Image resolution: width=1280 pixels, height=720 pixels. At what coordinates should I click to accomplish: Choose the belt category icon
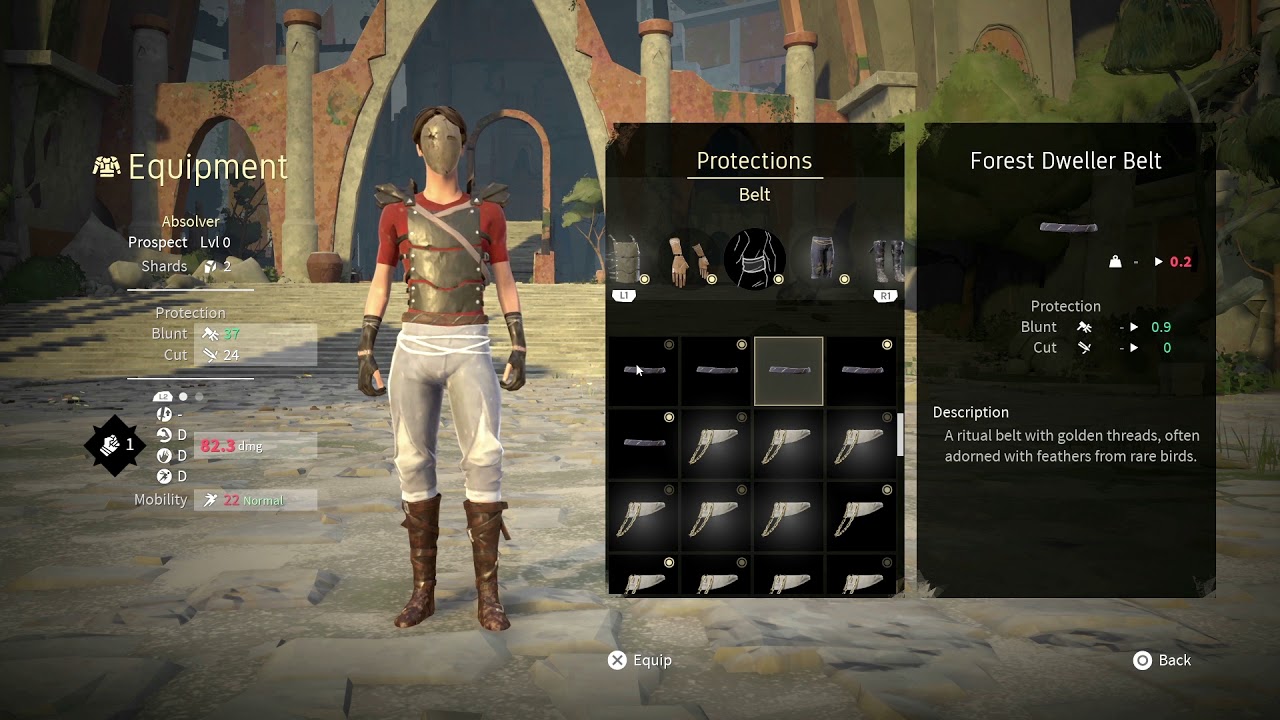754,260
